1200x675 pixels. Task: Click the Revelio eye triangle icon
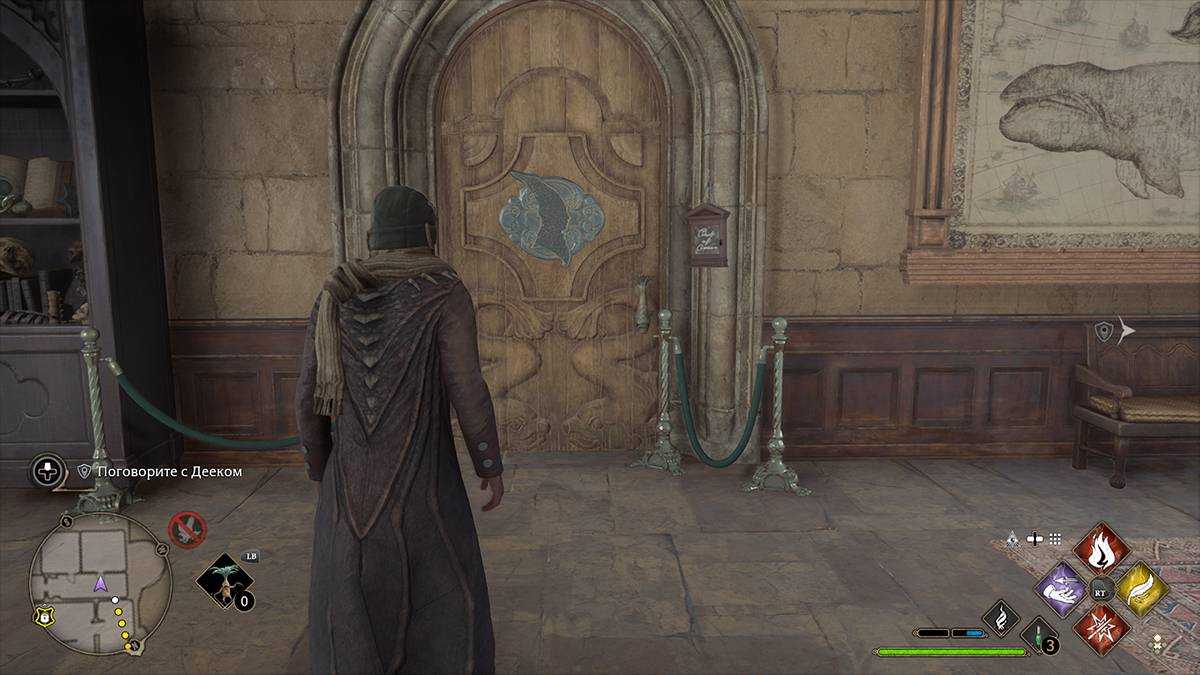1014,538
